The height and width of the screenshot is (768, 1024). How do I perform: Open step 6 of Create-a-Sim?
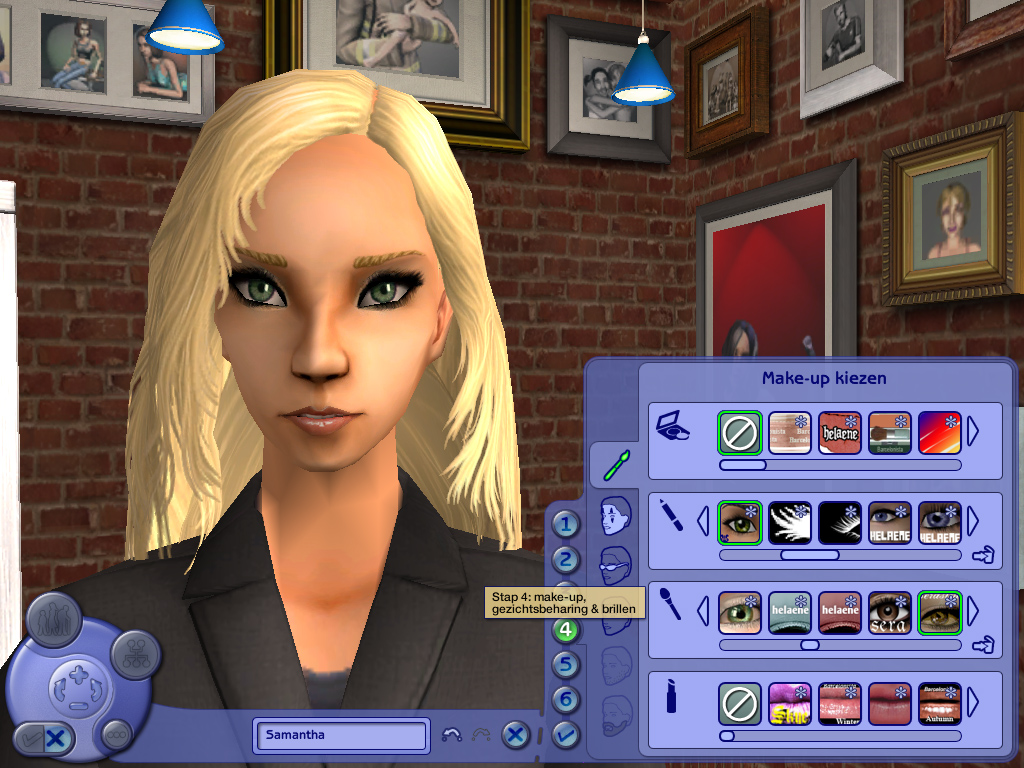567,699
